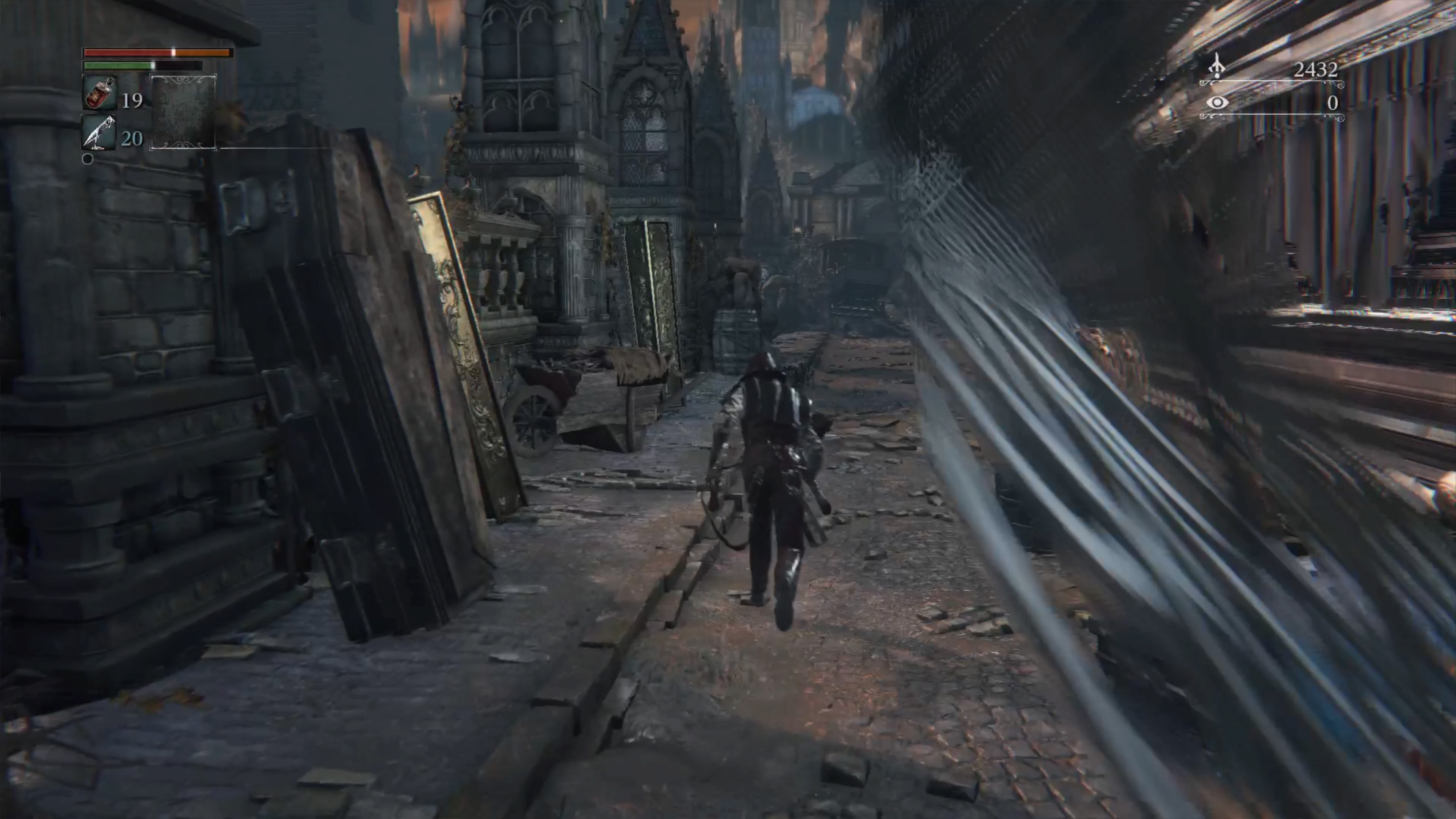Select the Quicksilver Bullet icon
The width and height of the screenshot is (1456, 819).
tap(99, 133)
